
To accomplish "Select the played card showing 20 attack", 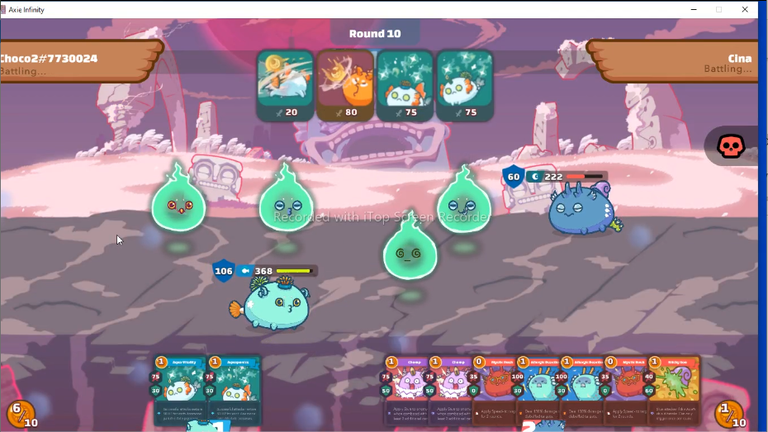I will coord(285,85).
